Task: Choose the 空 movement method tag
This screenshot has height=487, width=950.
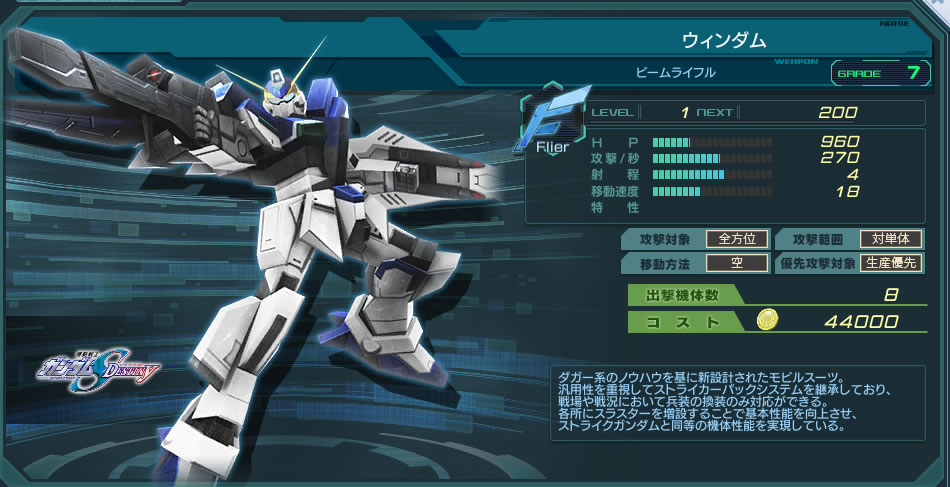Action: [737, 264]
